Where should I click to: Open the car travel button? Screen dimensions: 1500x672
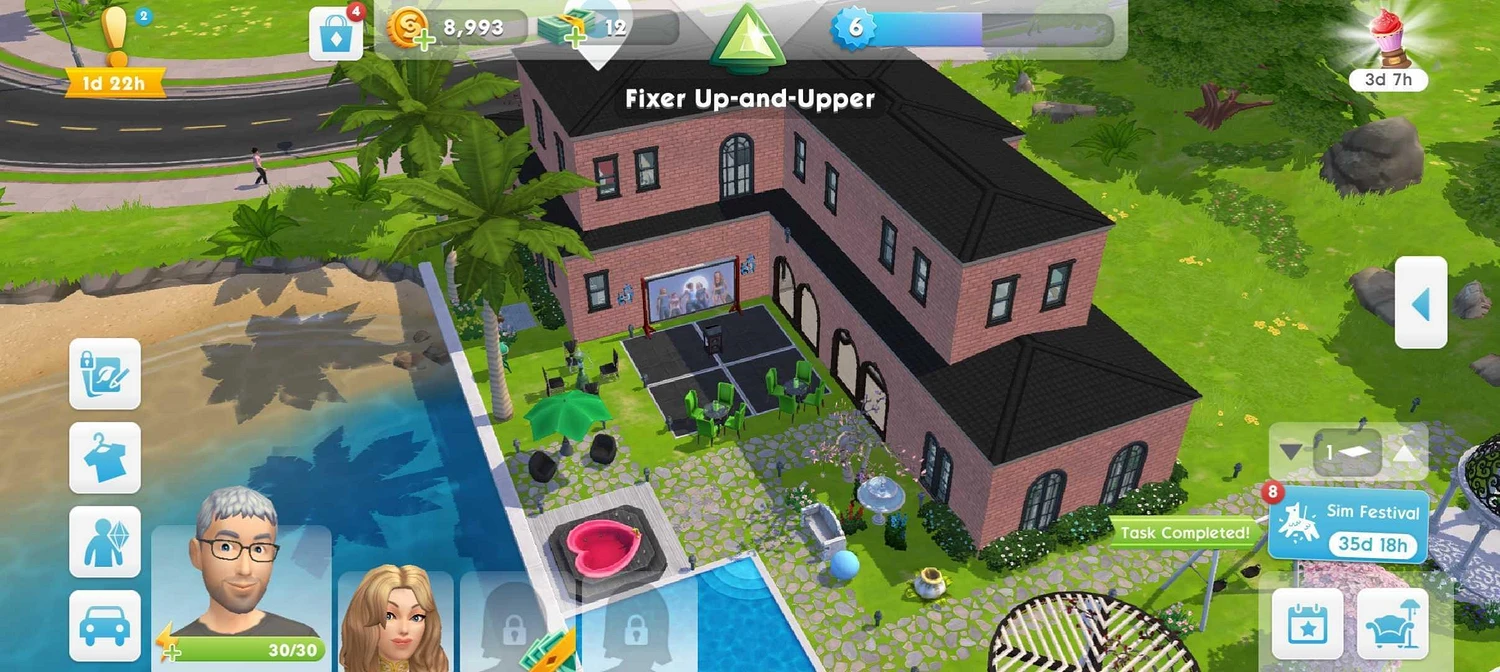pos(105,625)
